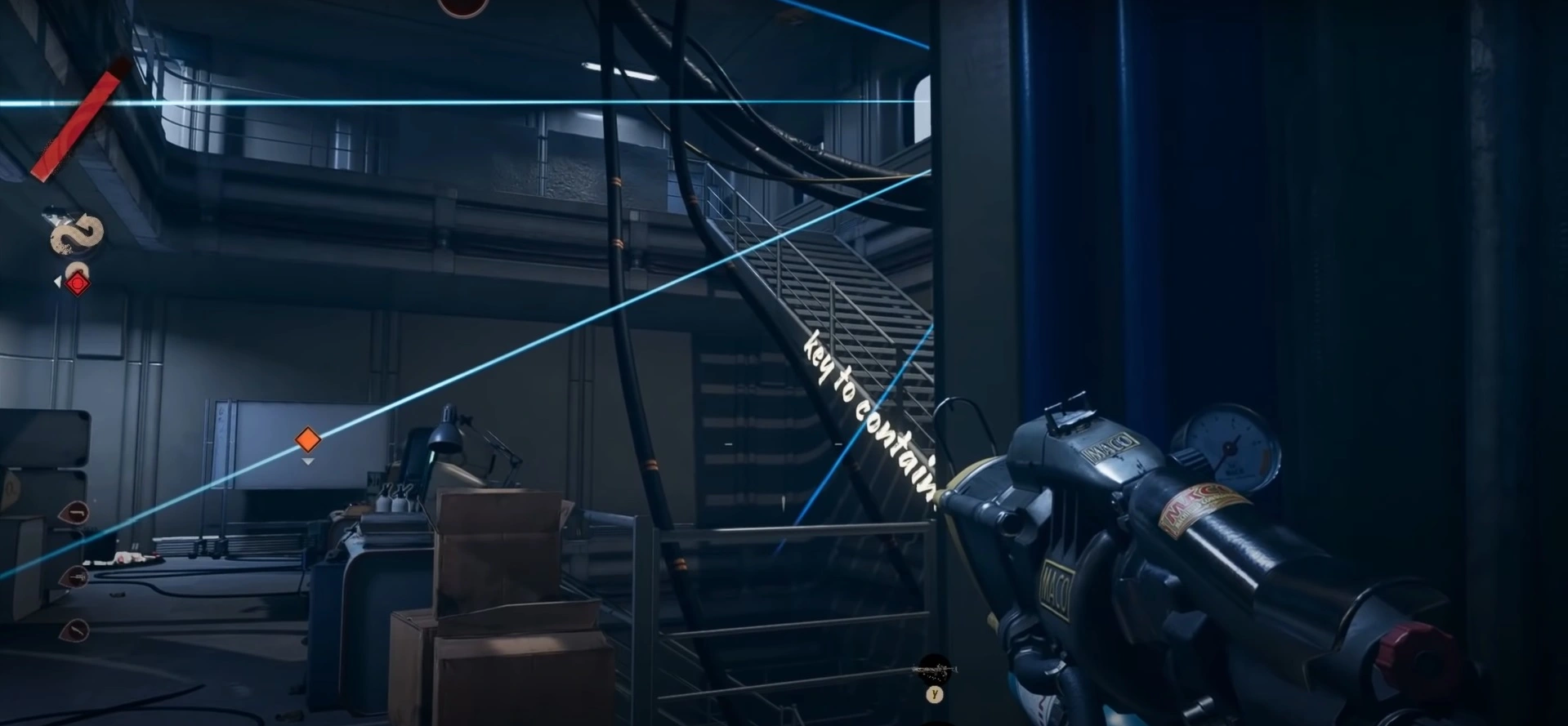Viewport: 1568px width, 726px height.
Task: Expand the triangle under the objective marker
Action: [x=308, y=460]
